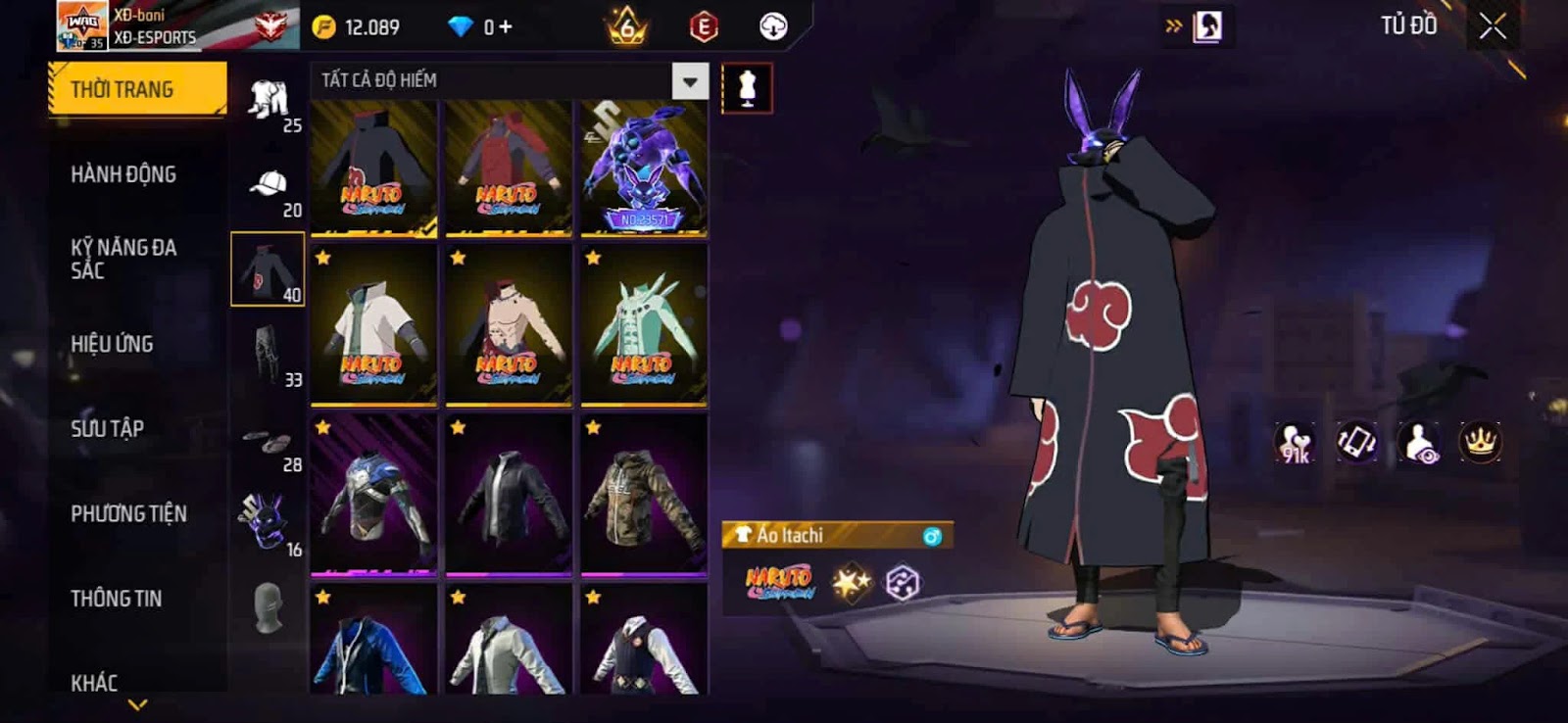Choose the white Naruto jacket item
1568x723 pixels.
point(373,324)
